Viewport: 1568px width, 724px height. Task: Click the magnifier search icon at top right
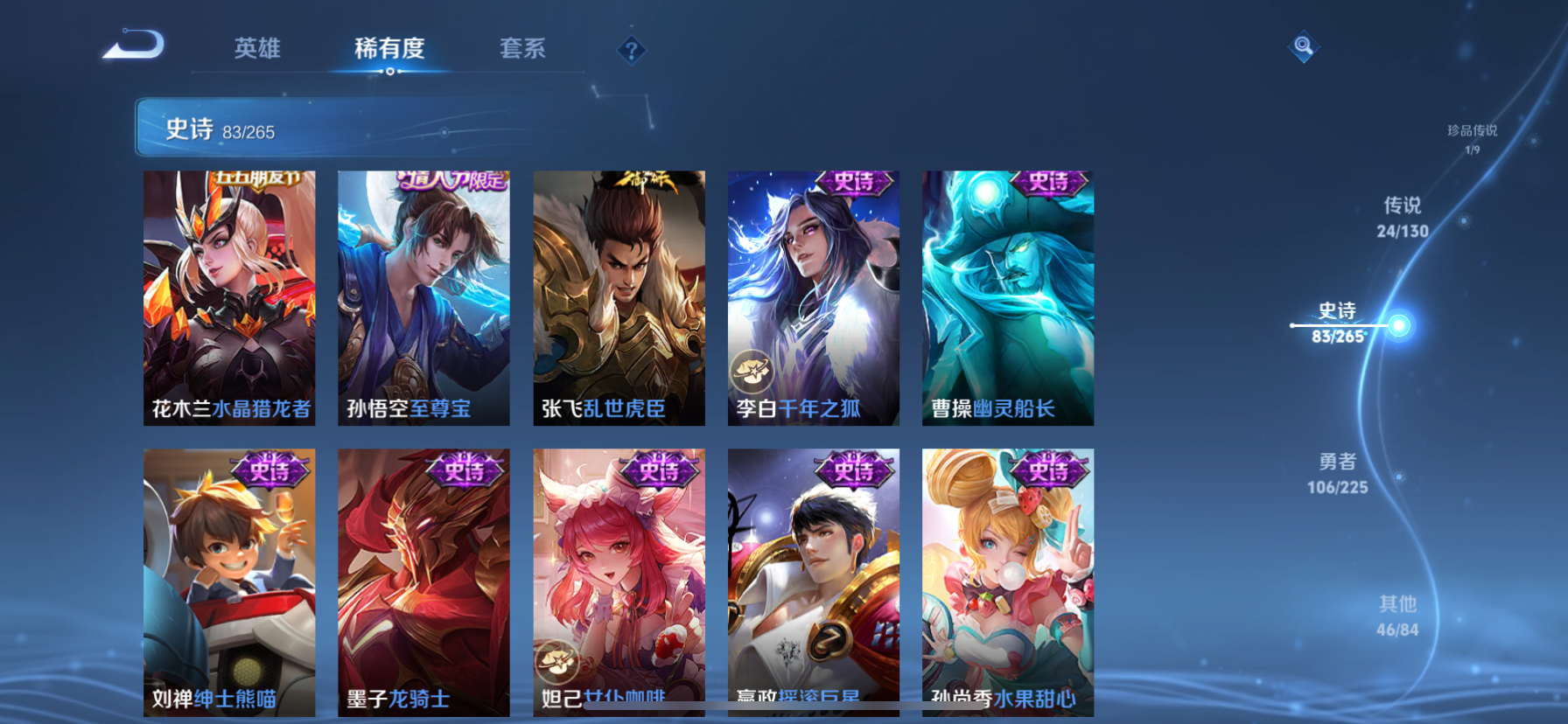[x=1303, y=46]
